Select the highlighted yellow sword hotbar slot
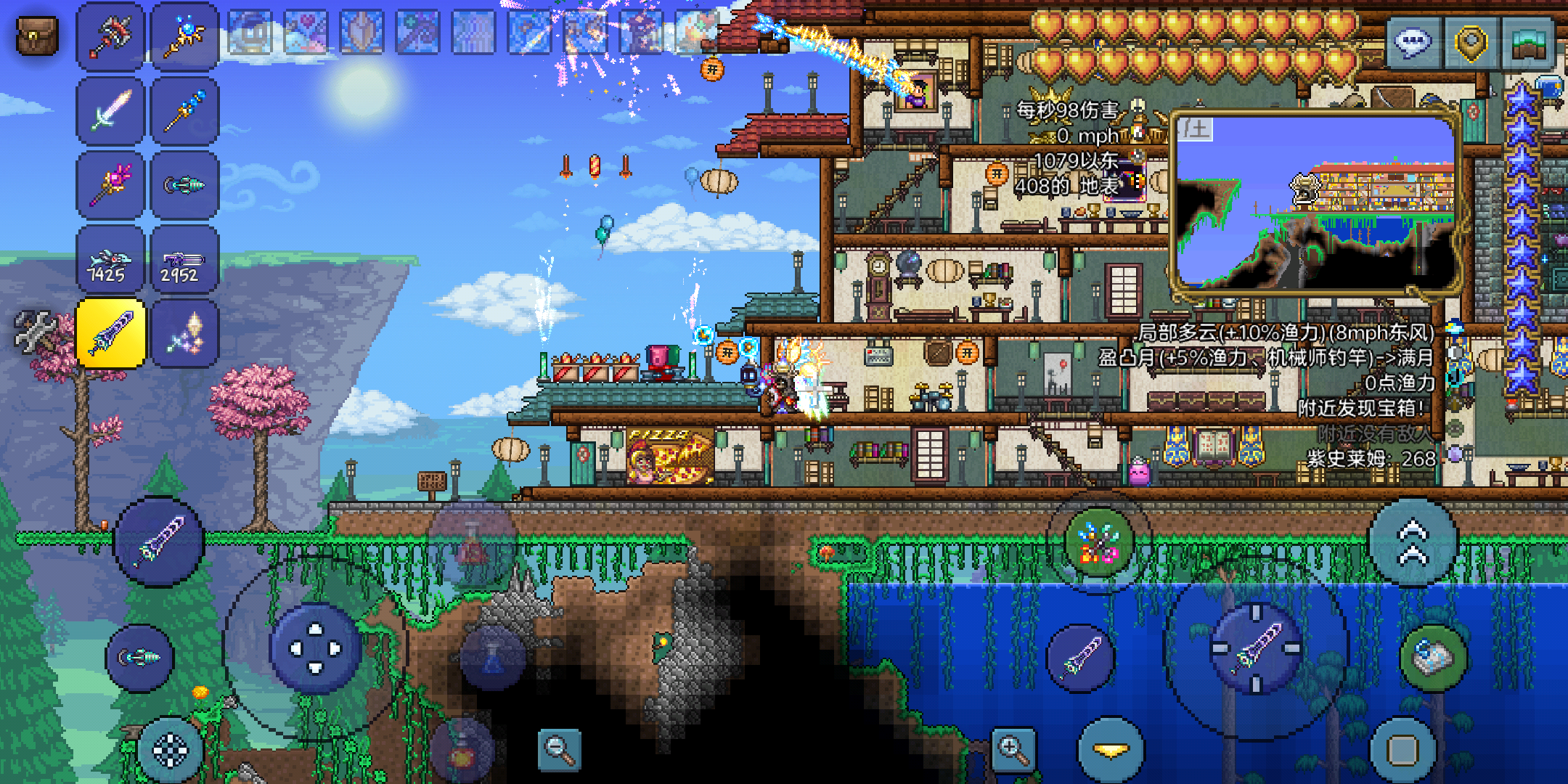 coord(110,333)
